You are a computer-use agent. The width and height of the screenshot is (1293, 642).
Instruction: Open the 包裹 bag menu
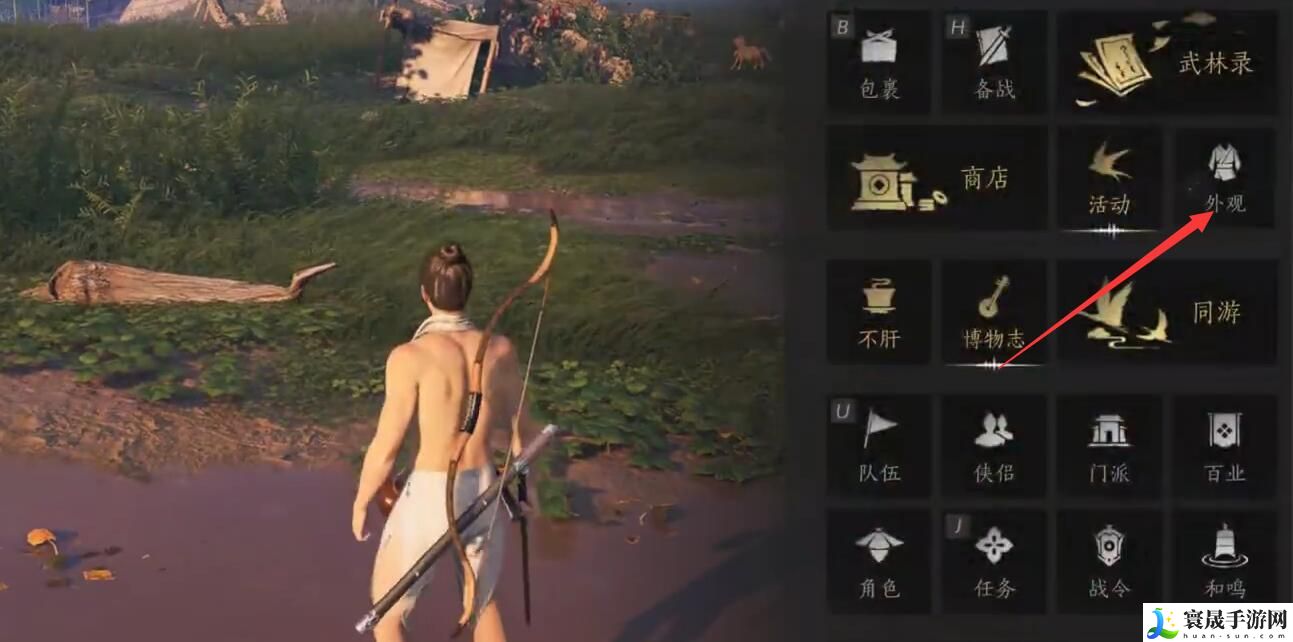click(879, 62)
